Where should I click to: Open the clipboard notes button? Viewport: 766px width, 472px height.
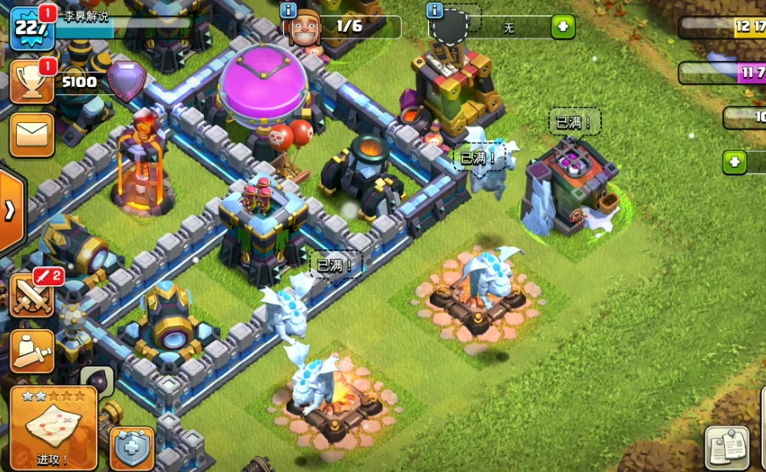tap(727, 447)
